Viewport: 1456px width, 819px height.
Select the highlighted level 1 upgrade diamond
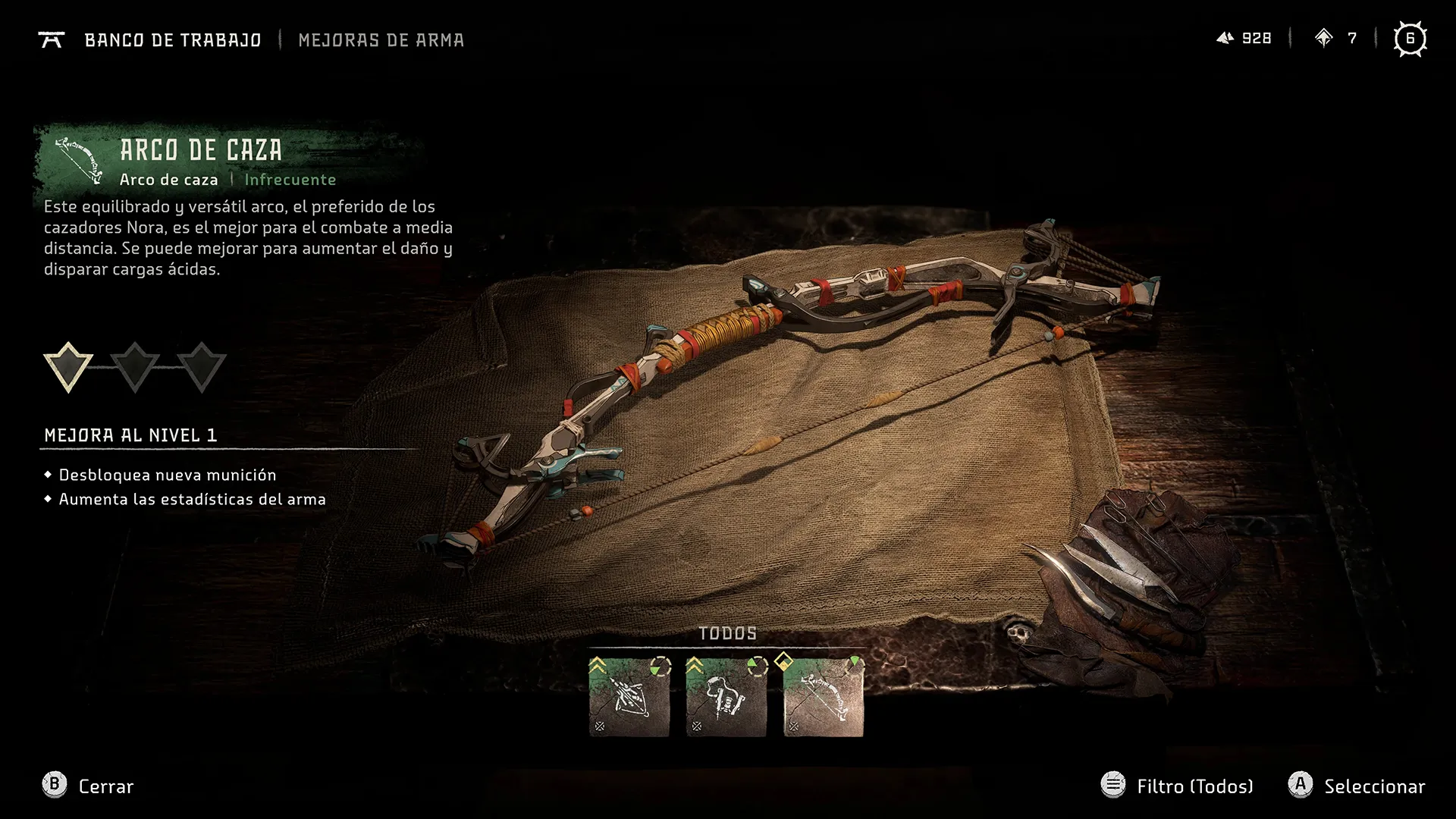[68, 367]
